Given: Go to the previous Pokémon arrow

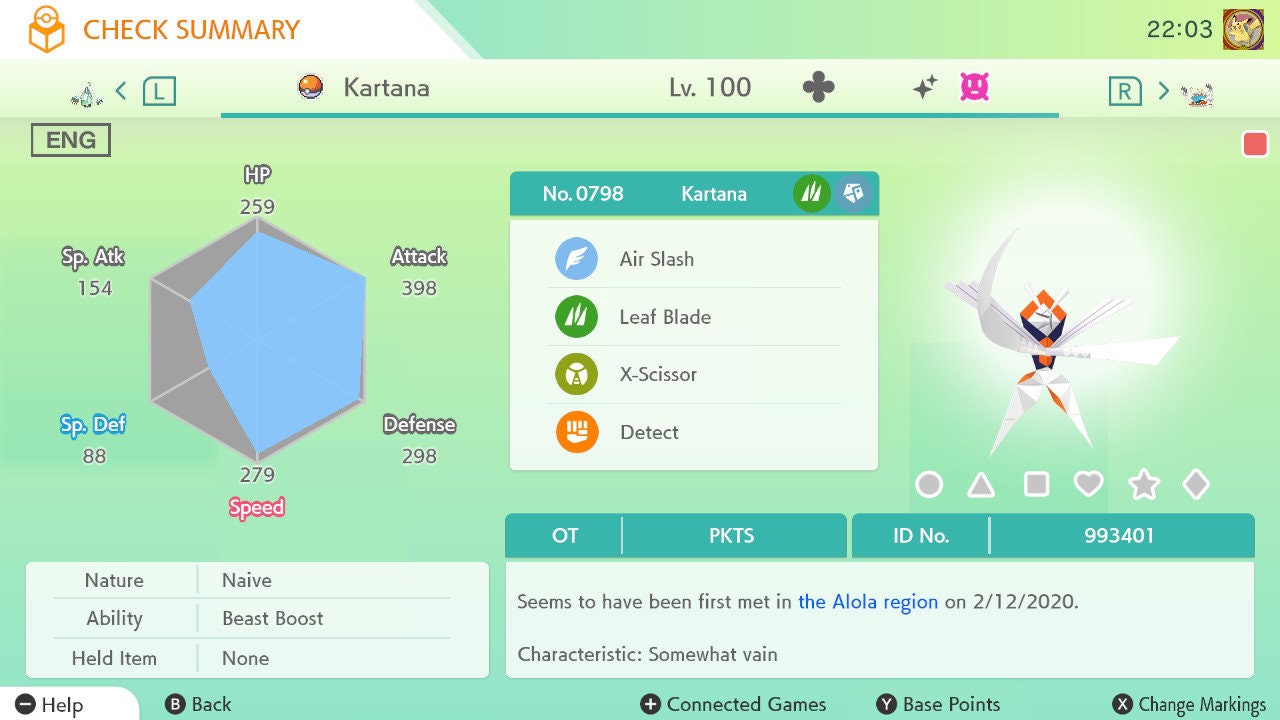Looking at the screenshot, I should click(x=121, y=91).
